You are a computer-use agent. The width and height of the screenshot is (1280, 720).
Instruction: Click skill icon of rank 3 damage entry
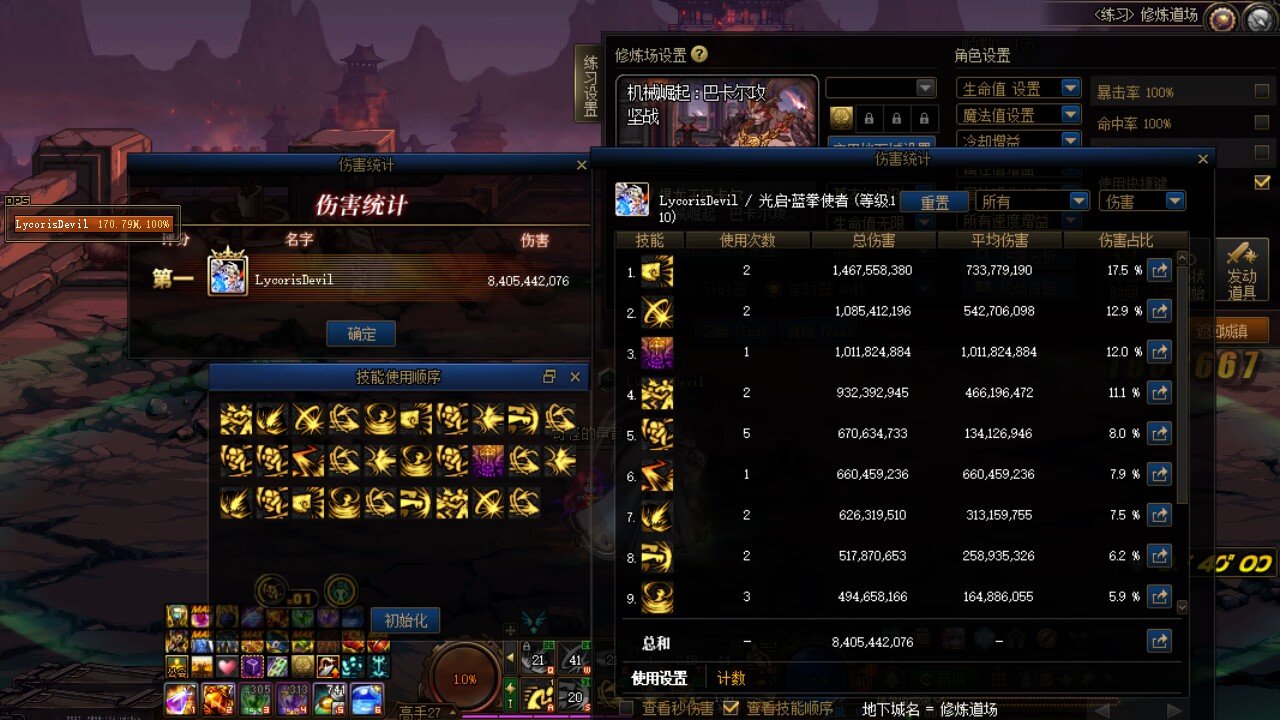click(657, 352)
